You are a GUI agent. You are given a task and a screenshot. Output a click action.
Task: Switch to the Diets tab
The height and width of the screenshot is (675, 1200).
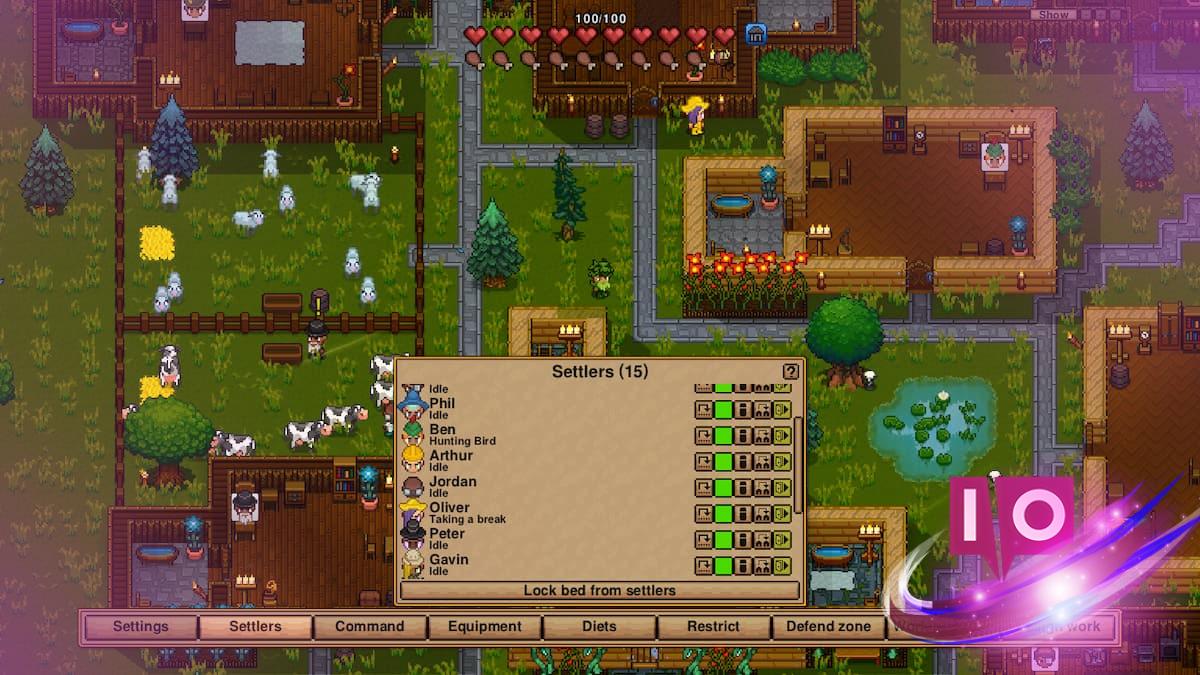coord(599,627)
